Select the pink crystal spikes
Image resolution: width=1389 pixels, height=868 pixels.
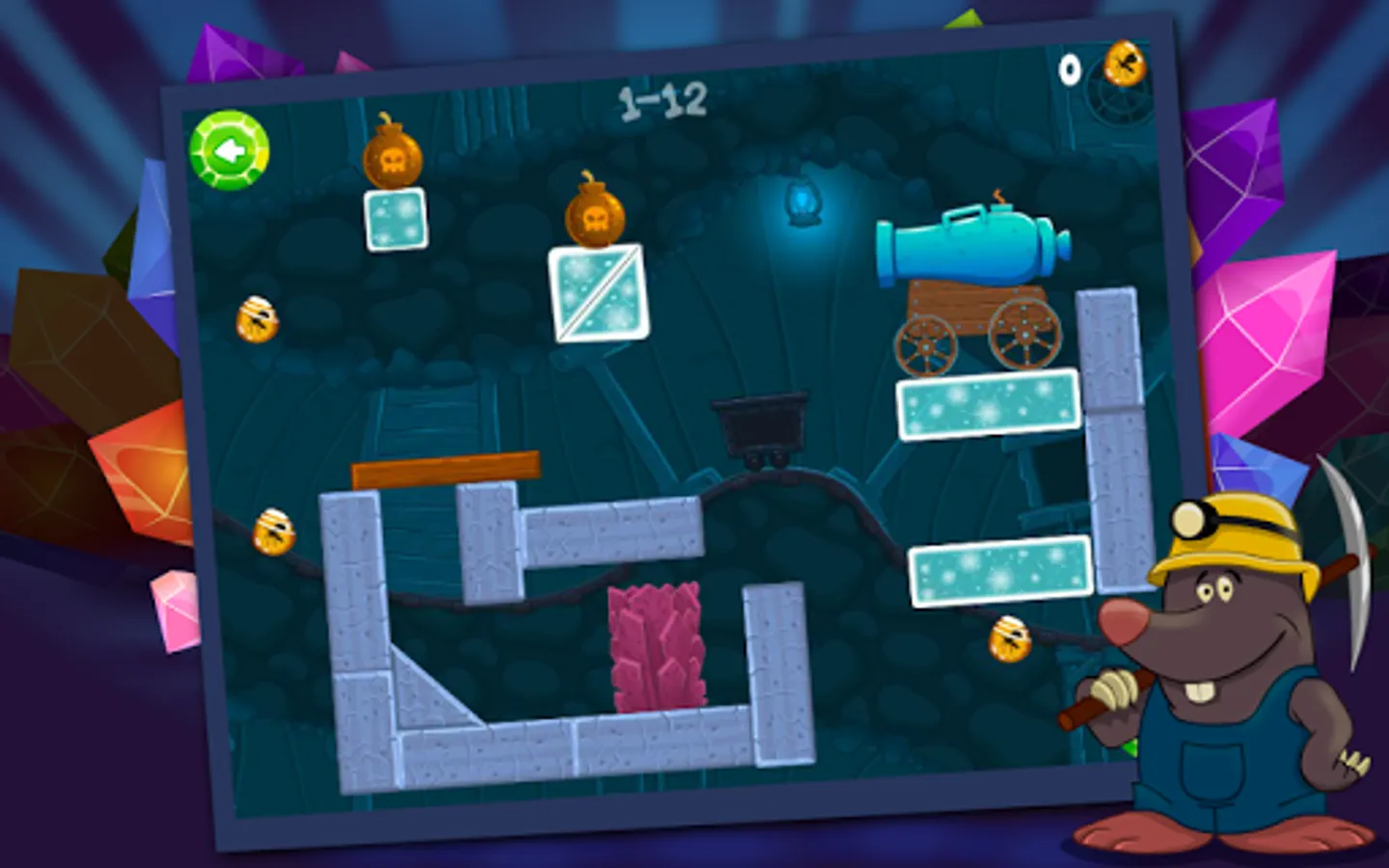point(657,646)
